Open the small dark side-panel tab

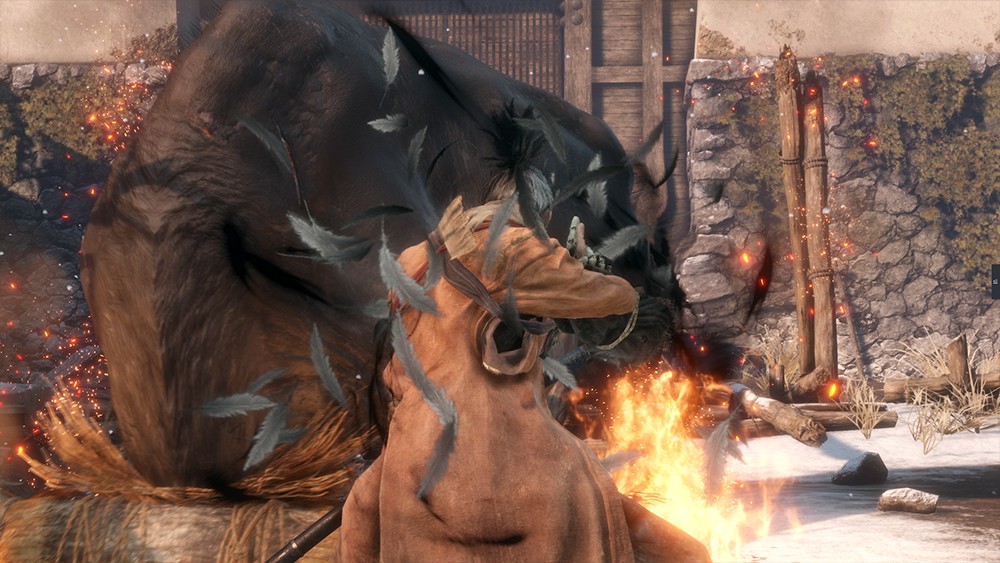coord(995,279)
